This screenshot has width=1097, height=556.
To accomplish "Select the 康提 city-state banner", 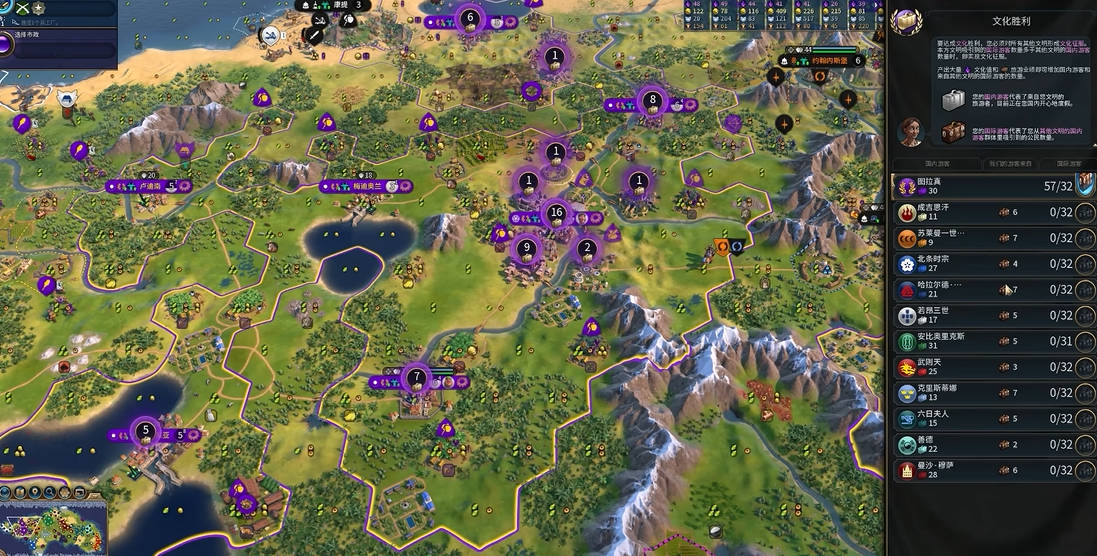I will click(x=335, y=6).
